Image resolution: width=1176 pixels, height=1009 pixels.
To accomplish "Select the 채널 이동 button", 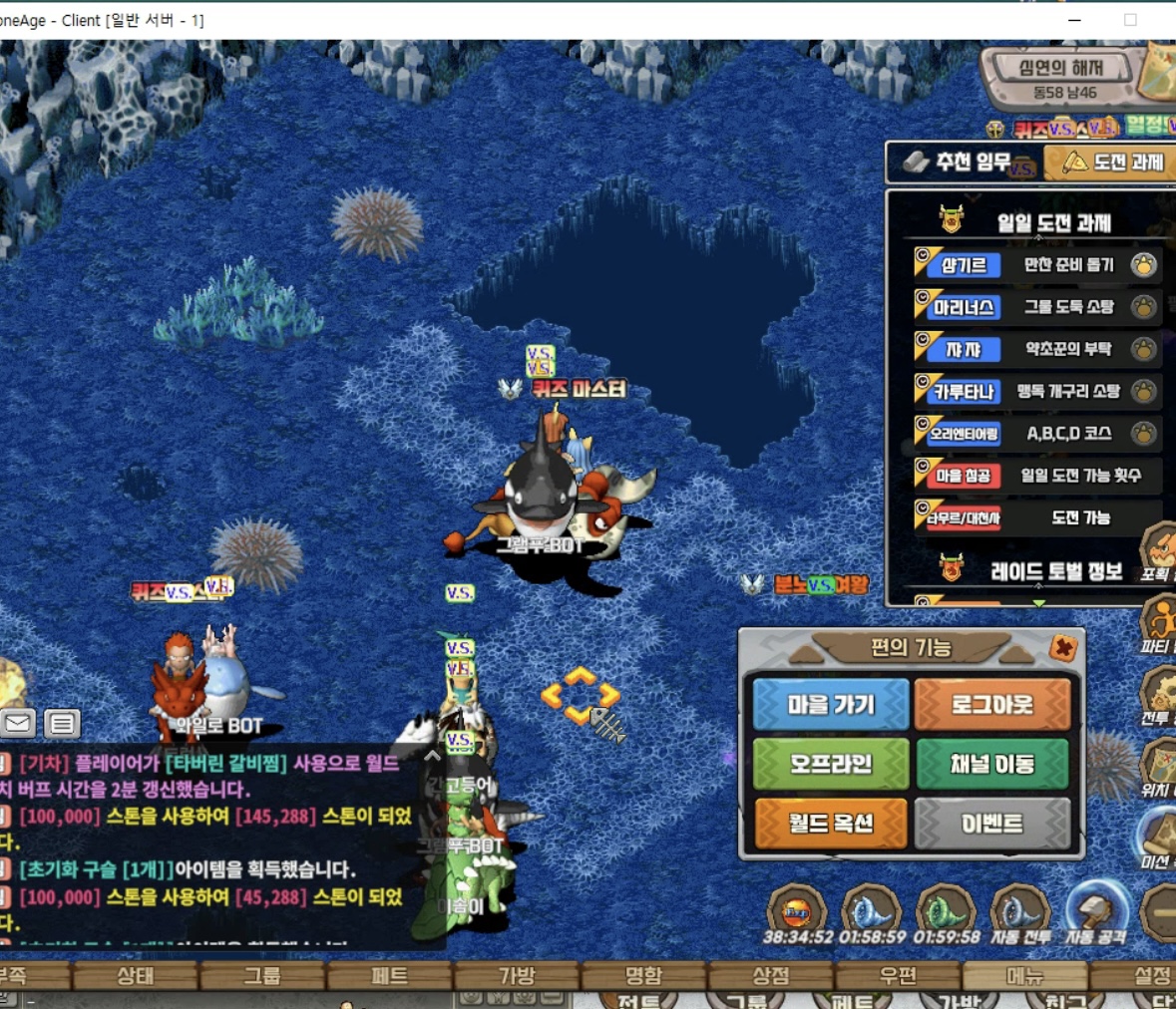I will point(991,764).
